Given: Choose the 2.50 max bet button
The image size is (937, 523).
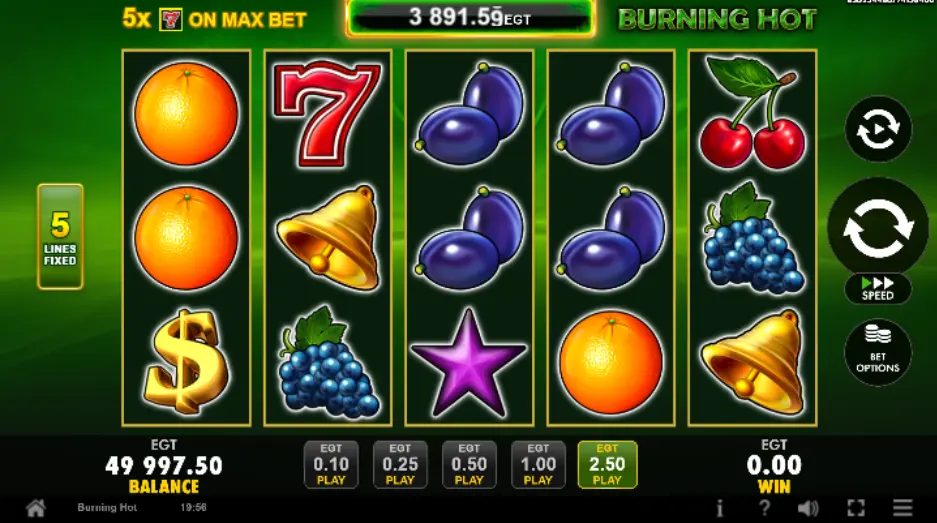Looking at the screenshot, I should click(607, 465).
